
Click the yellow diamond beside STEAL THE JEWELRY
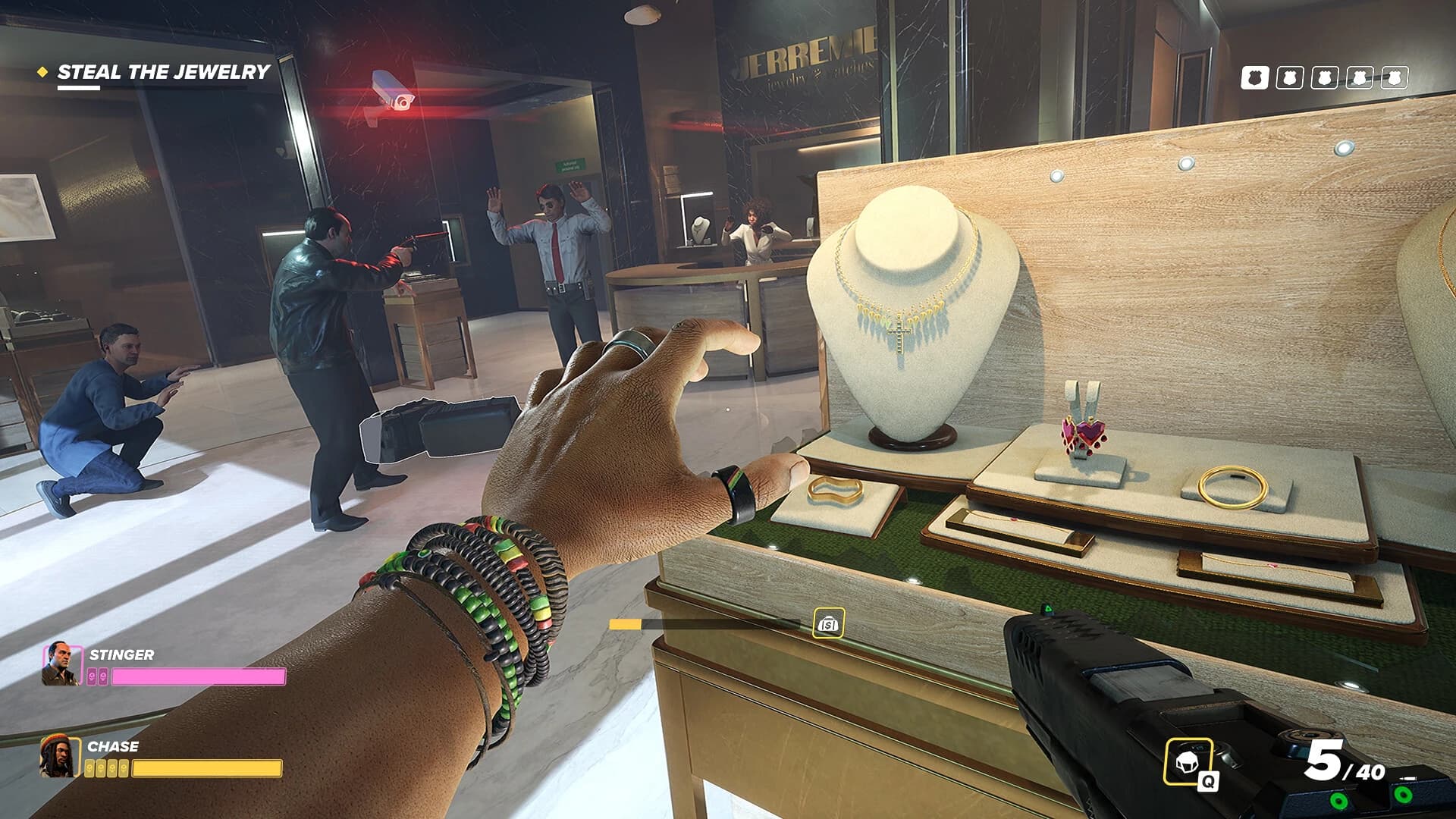(x=42, y=72)
